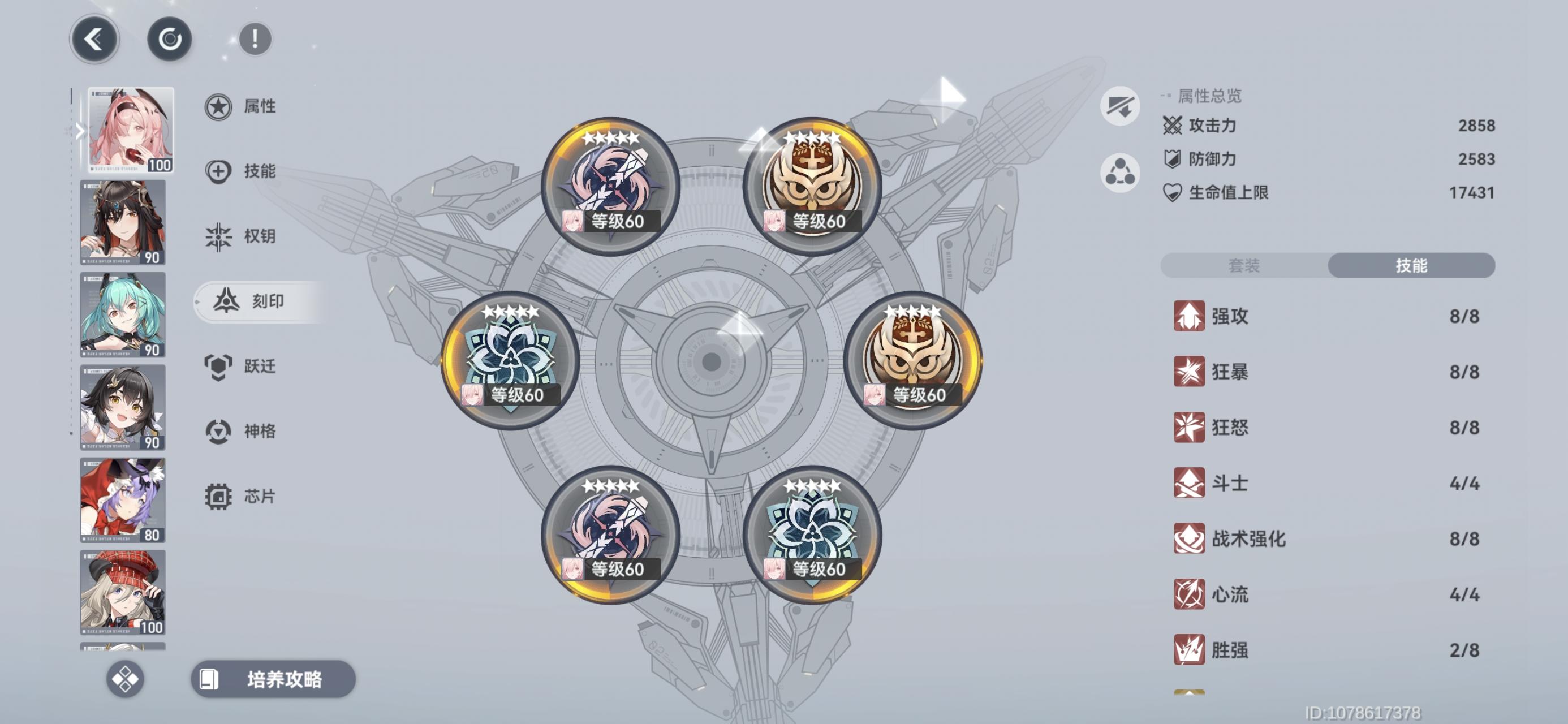Toggle the UI visibility icon on the right
Viewport: 1568px width, 724px height.
coord(1121,105)
